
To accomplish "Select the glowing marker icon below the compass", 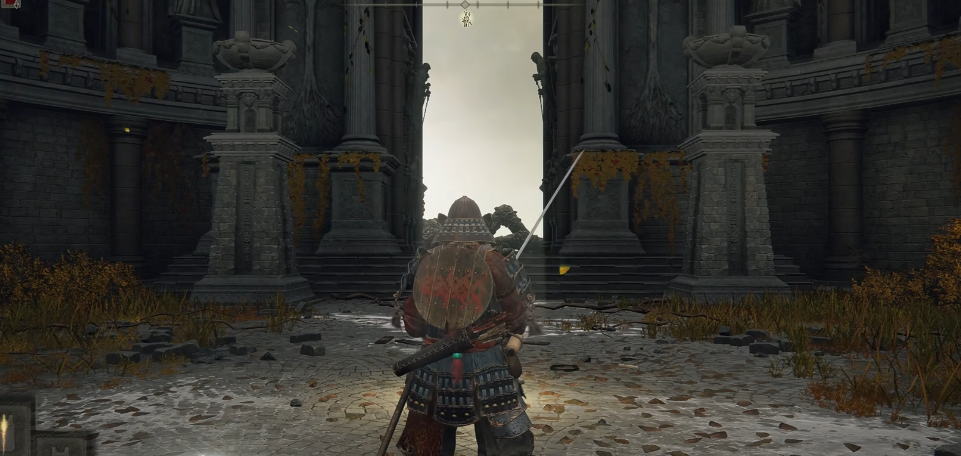I will (466, 19).
